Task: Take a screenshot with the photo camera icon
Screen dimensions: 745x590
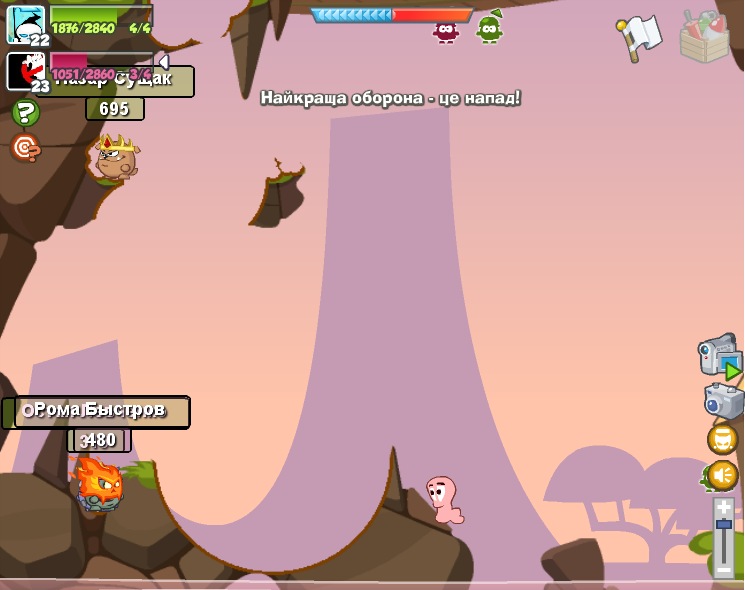Action: pos(723,401)
